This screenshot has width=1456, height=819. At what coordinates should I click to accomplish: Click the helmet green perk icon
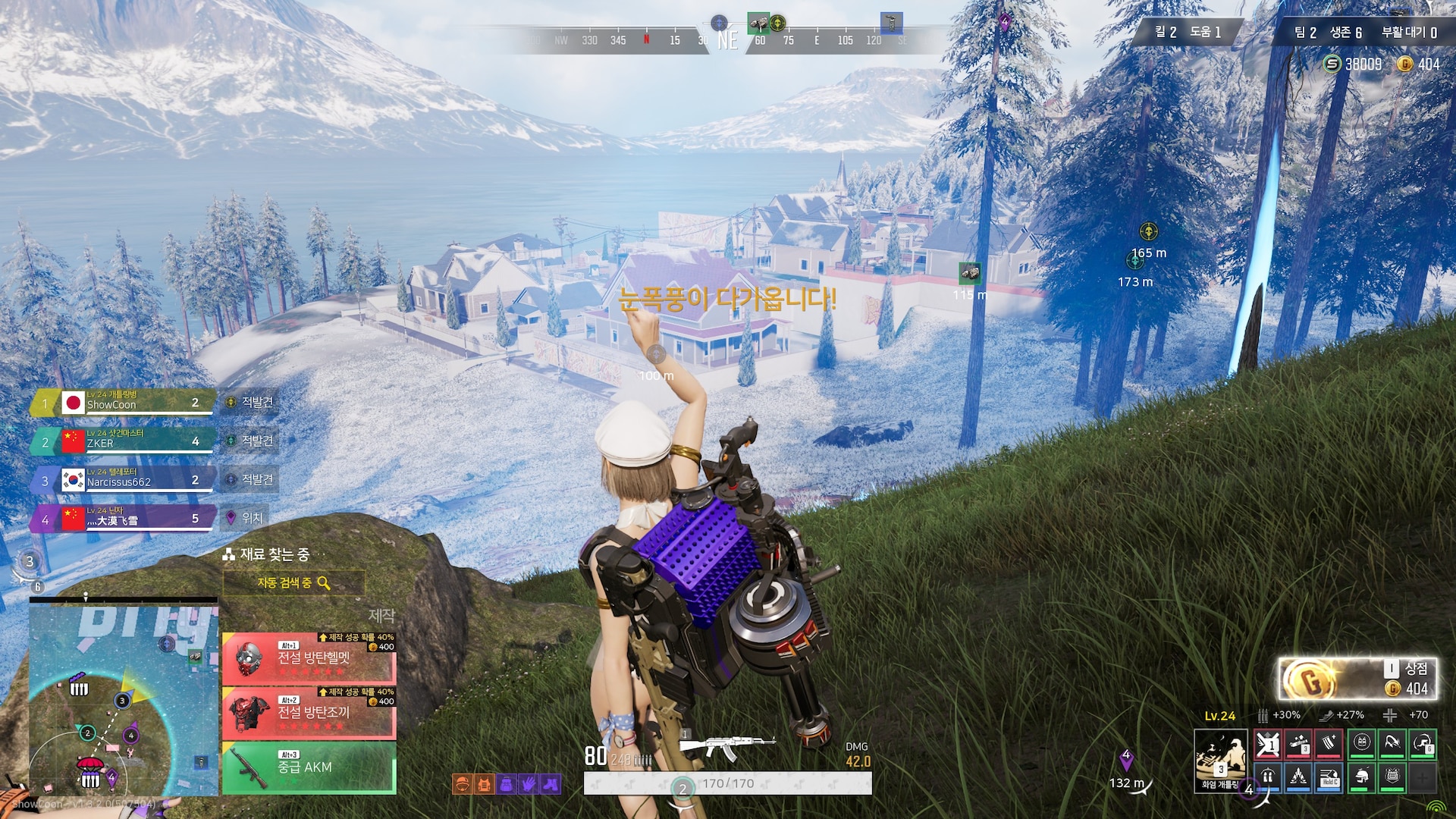pyautogui.click(x=1362, y=777)
